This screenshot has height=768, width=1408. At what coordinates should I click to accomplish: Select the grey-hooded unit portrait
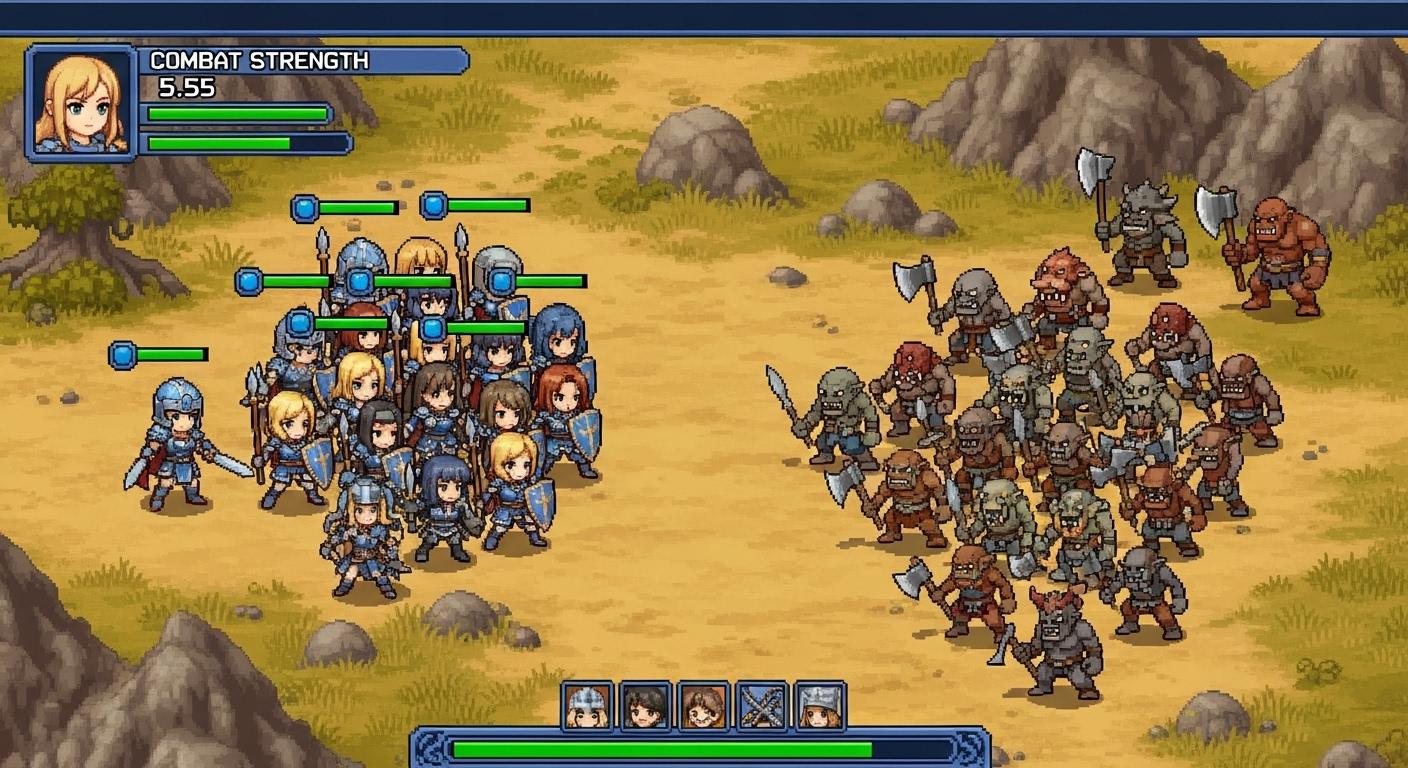click(820, 706)
